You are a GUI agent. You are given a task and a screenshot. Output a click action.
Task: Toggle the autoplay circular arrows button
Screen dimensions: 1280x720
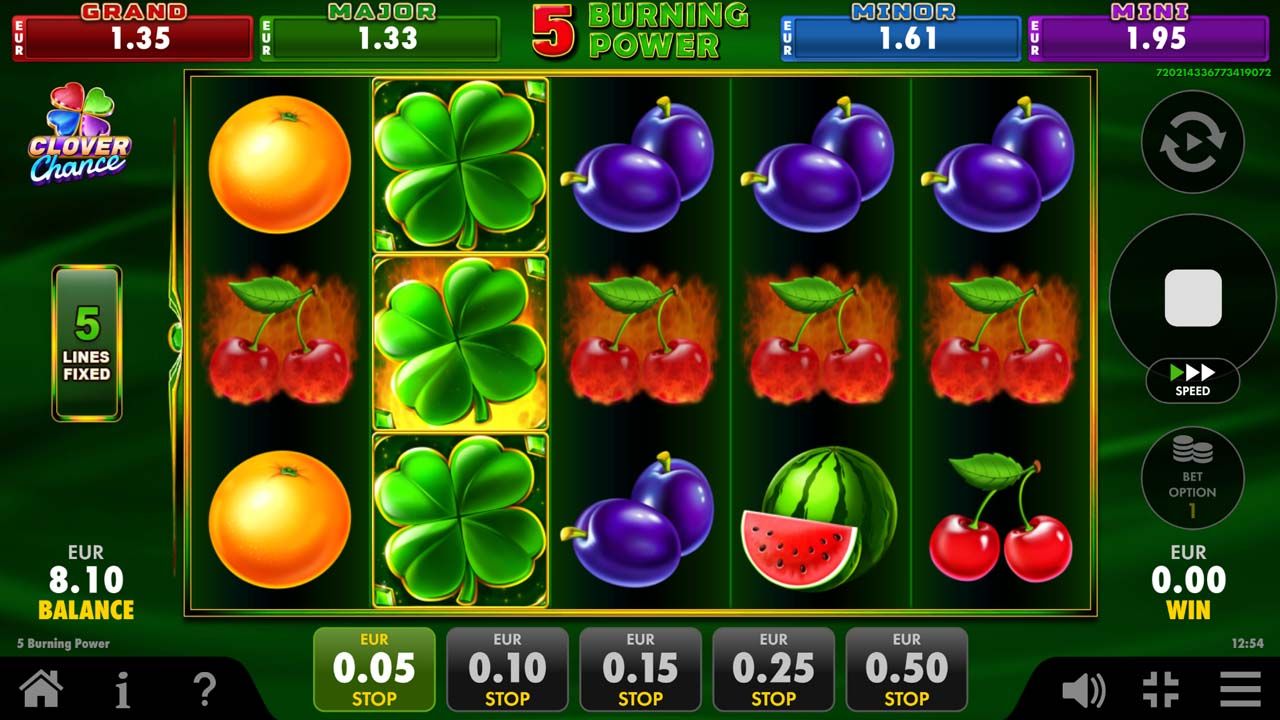pyautogui.click(x=1192, y=142)
